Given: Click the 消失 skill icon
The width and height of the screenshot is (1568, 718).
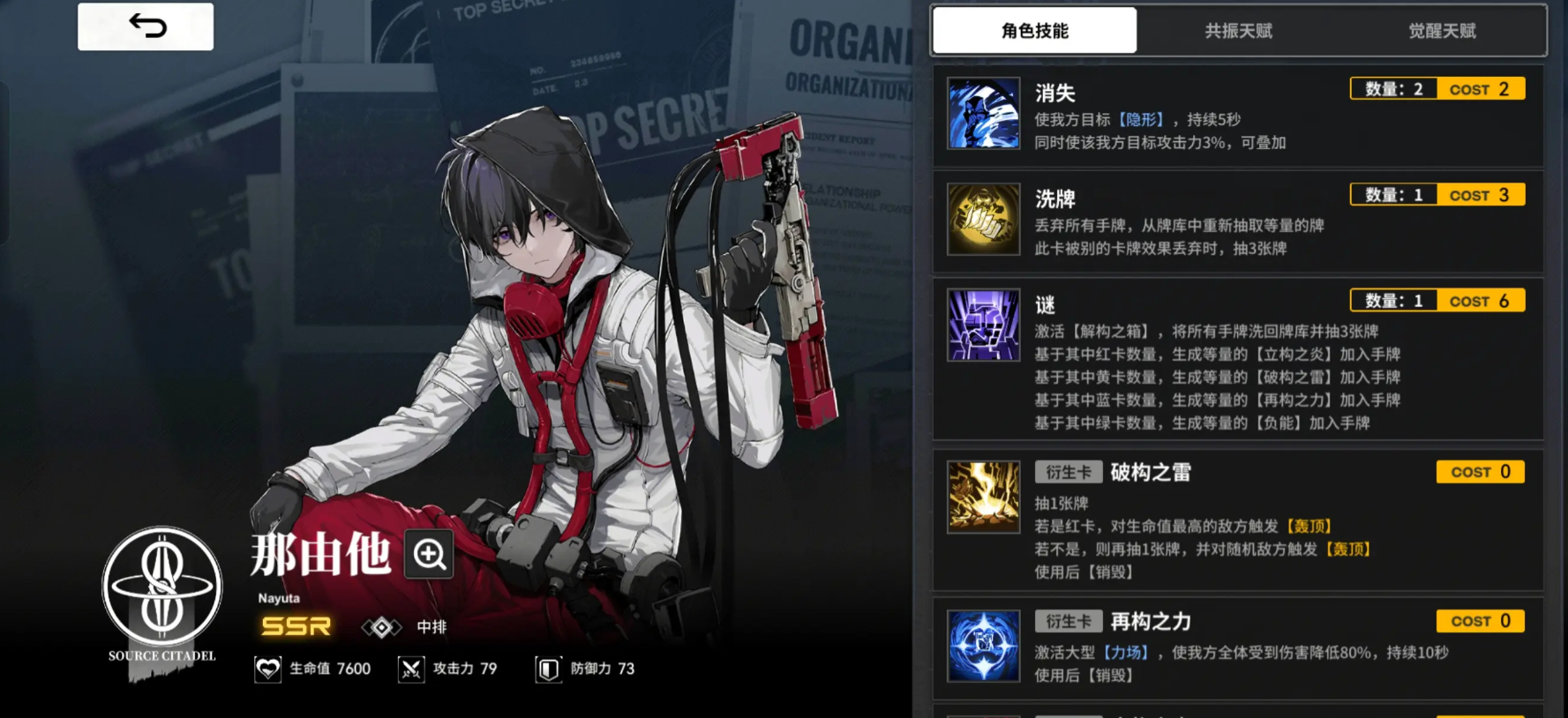Looking at the screenshot, I should 983,113.
